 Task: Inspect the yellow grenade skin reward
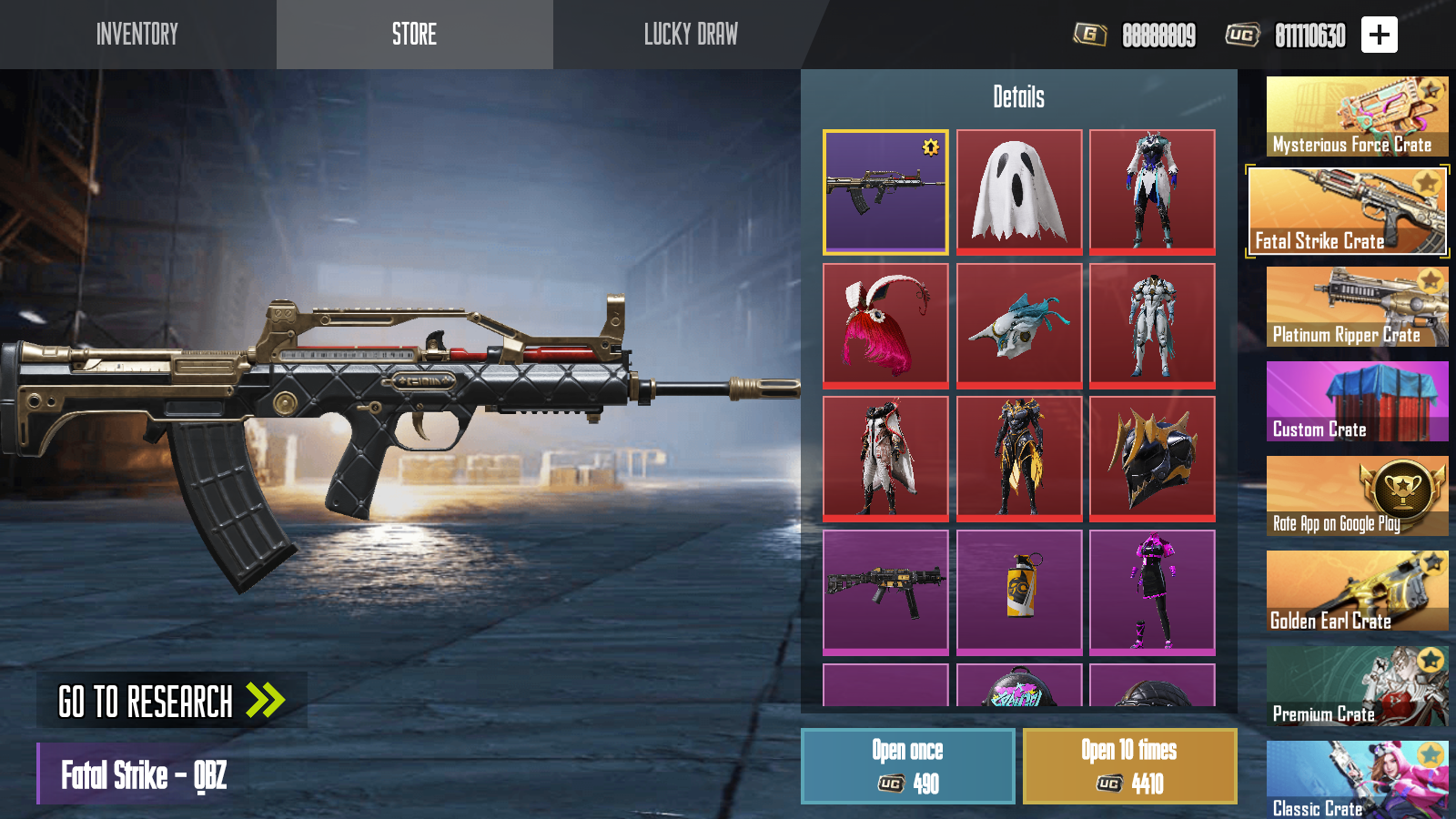pyautogui.click(x=1019, y=592)
